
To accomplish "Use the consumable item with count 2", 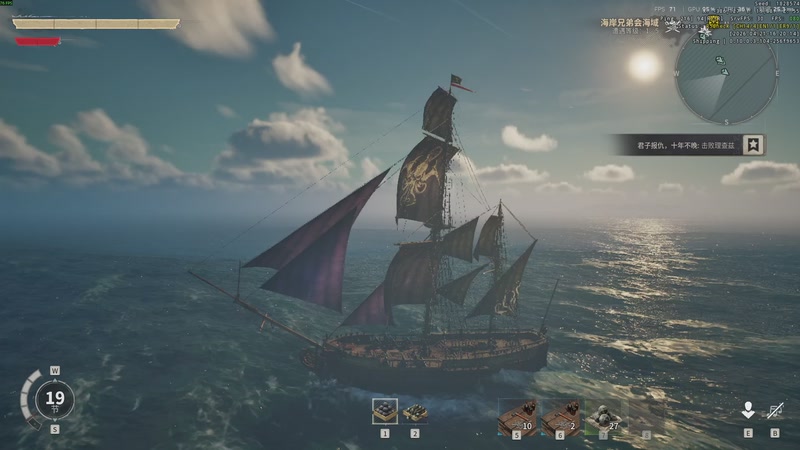I will (560, 416).
